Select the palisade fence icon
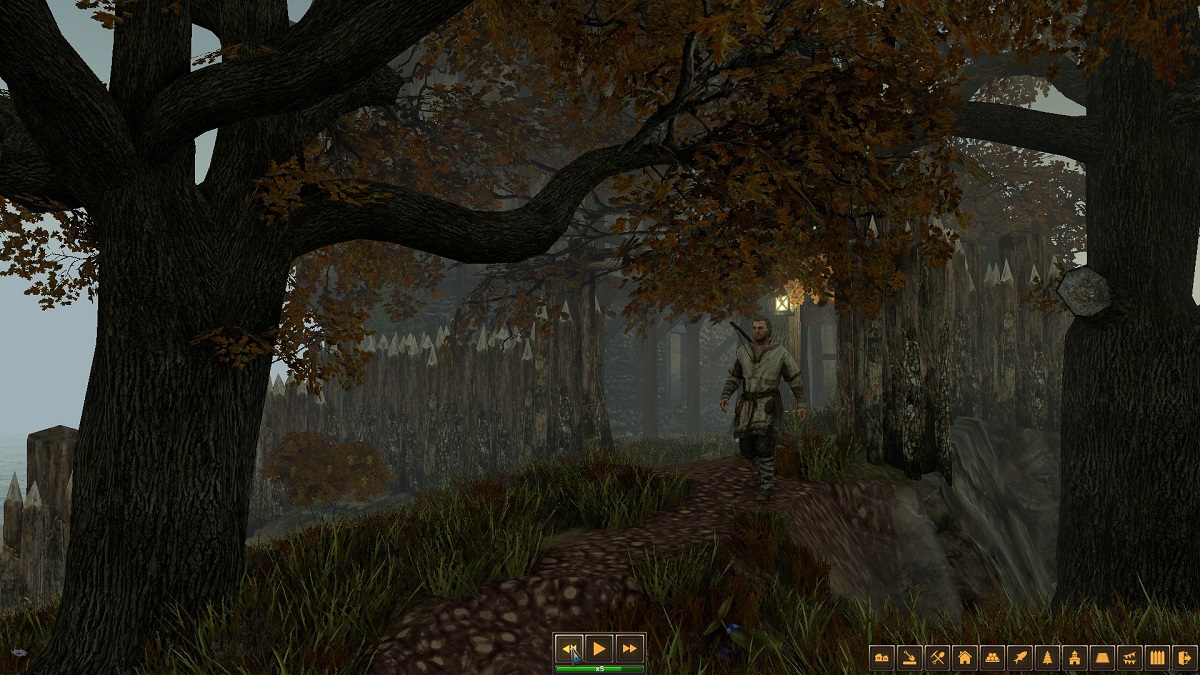1200x675 pixels. pyautogui.click(x=1158, y=657)
